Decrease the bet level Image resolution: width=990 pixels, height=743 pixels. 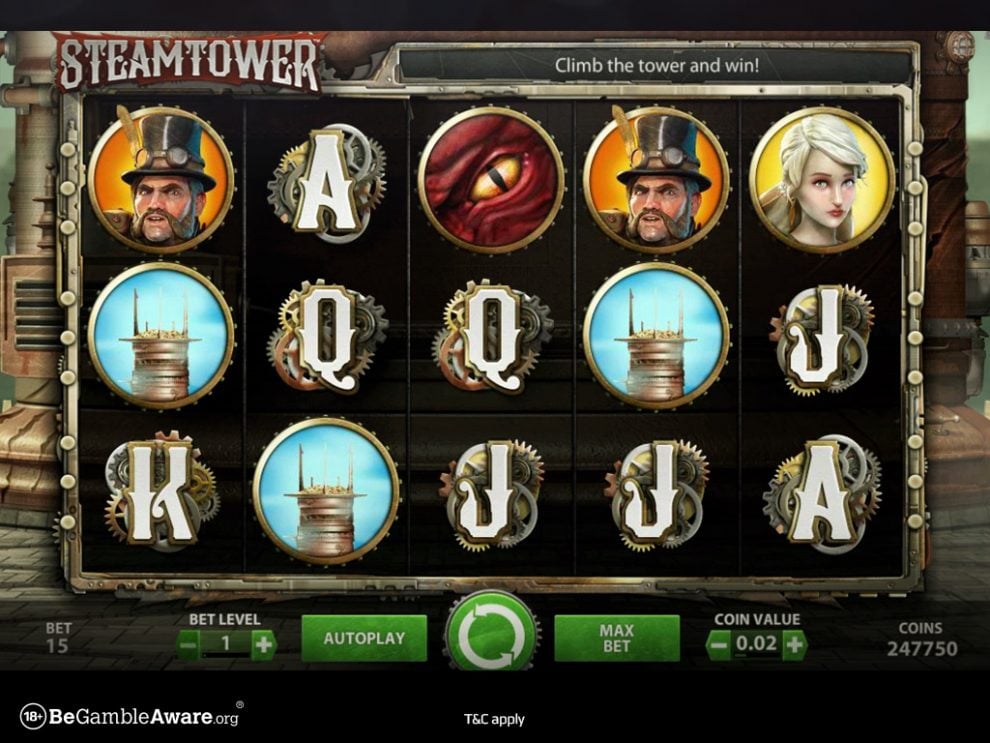pos(188,645)
